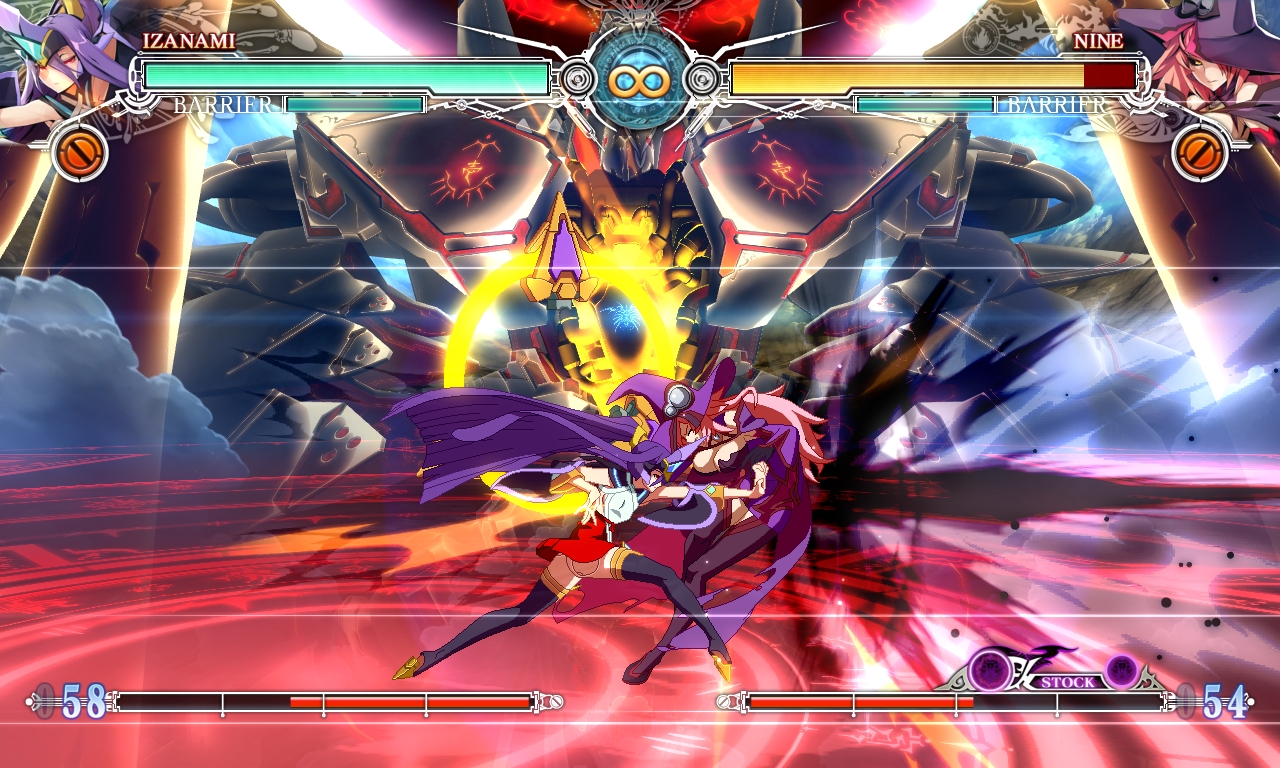
Task: Select Izanami's orange Overdrive icon
Action: coord(78,153)
